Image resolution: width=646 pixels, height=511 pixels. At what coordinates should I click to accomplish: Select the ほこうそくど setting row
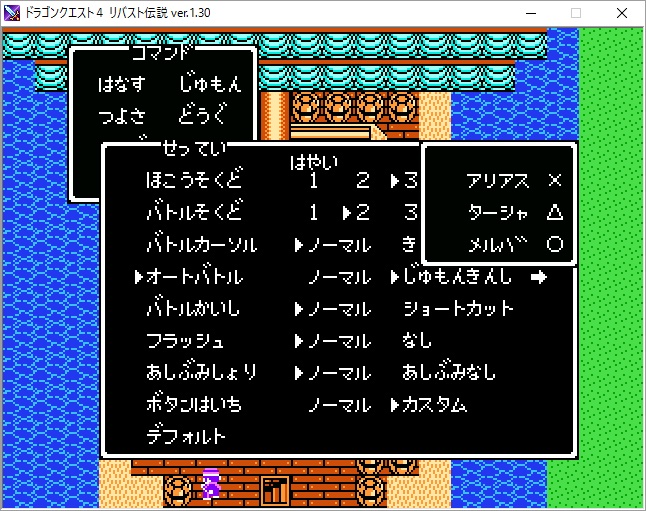point(194,181)
